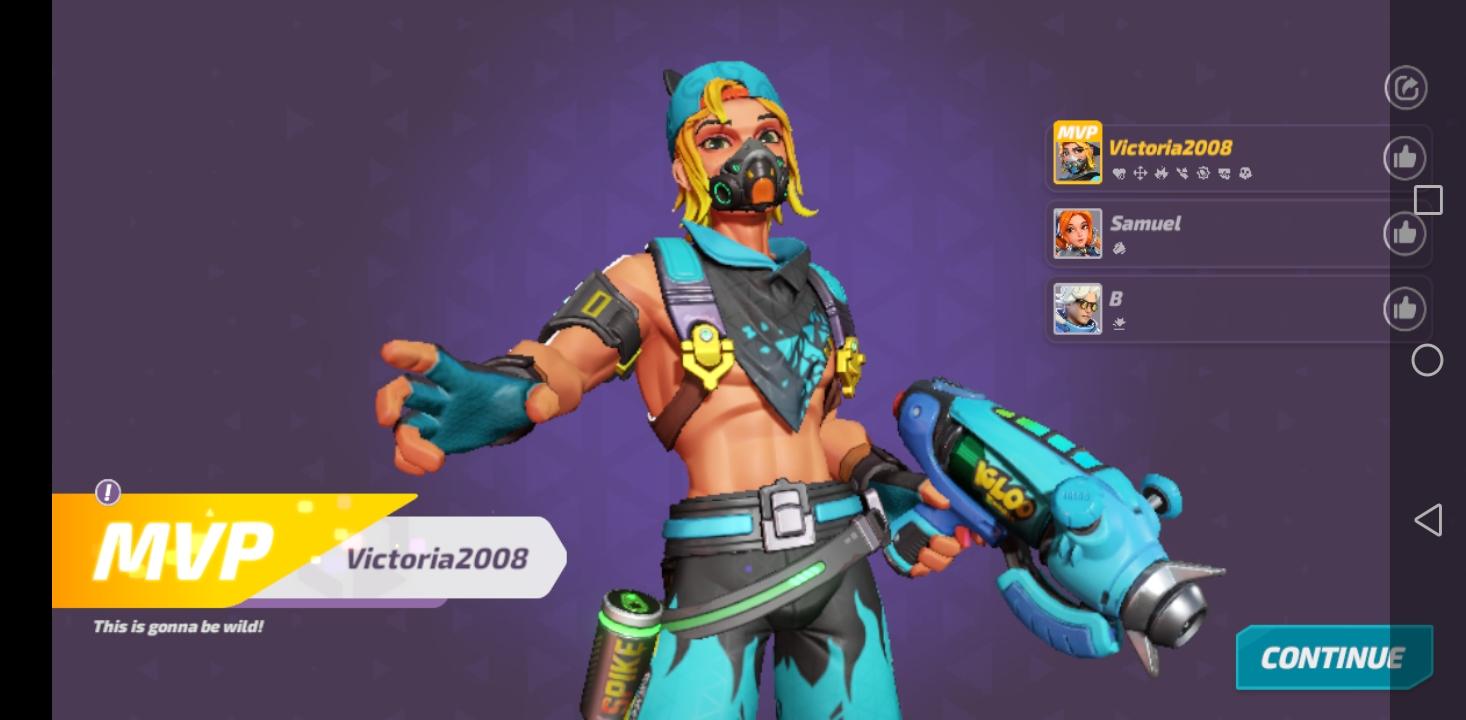
Task: Tap the flame badge in Victoria2008's medal row
Action: (x=1160, y=172)
